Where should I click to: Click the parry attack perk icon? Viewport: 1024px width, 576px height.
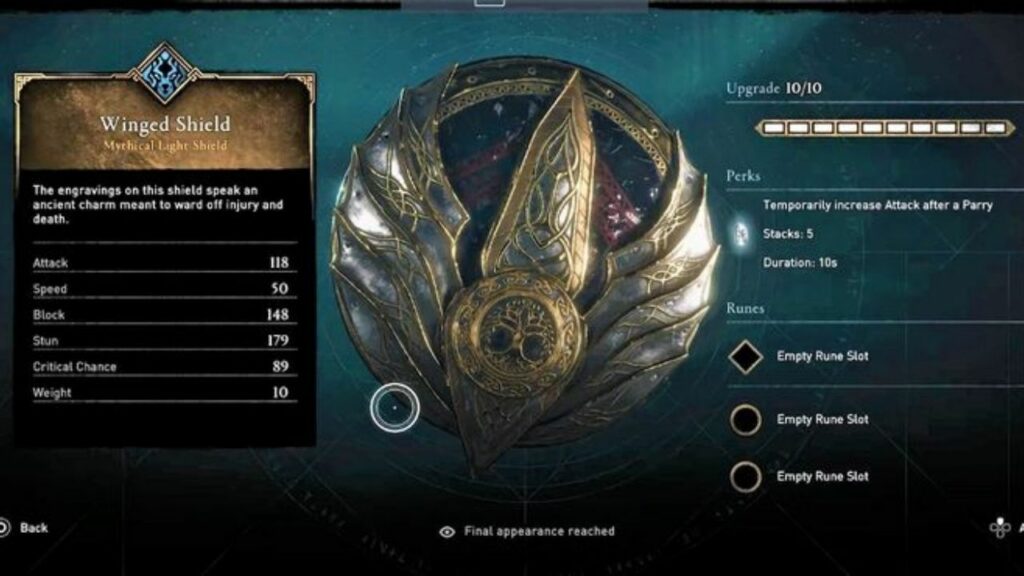(x=742, y=234)
